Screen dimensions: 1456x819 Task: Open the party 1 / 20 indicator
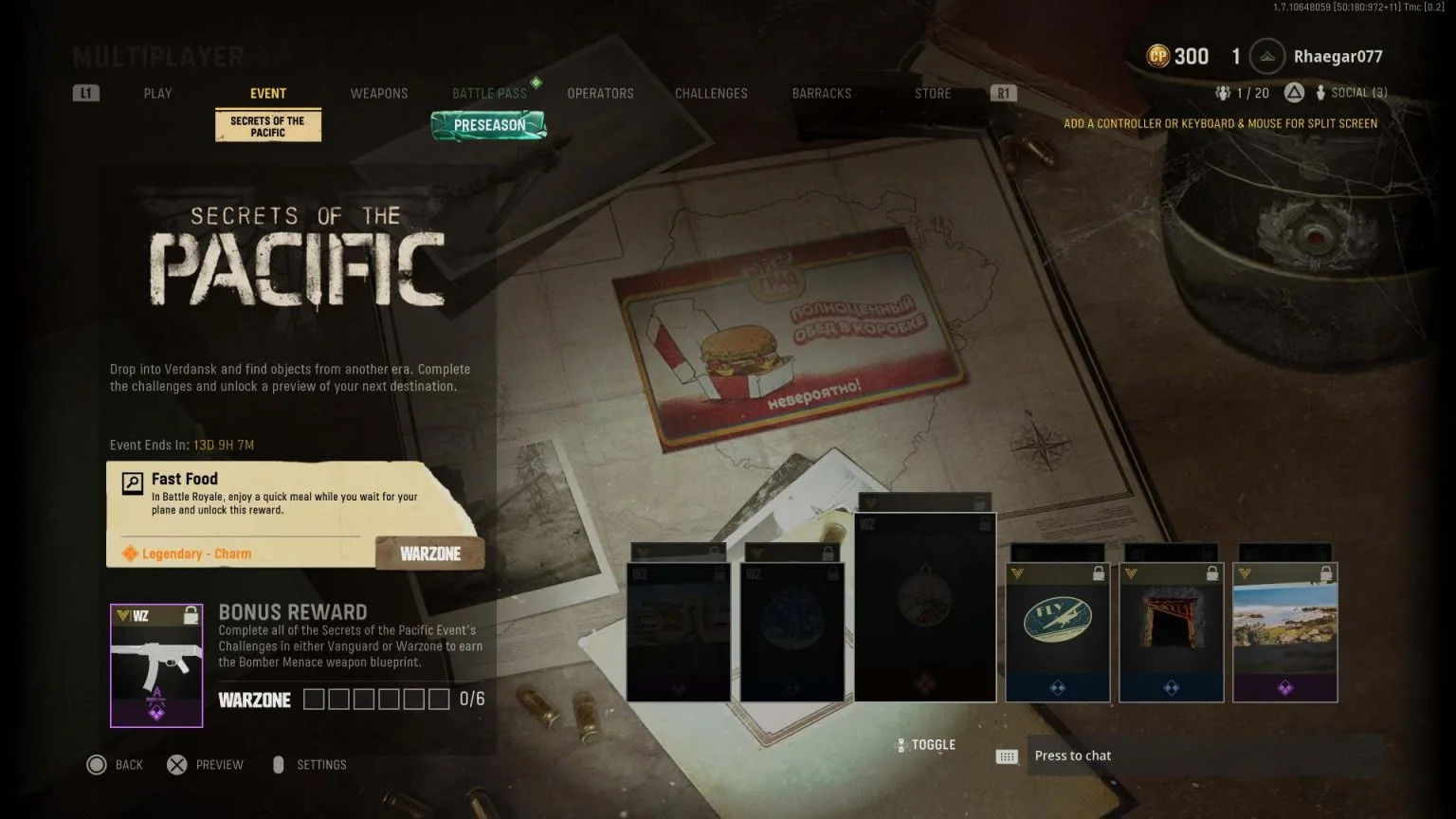pos(1243,93)
